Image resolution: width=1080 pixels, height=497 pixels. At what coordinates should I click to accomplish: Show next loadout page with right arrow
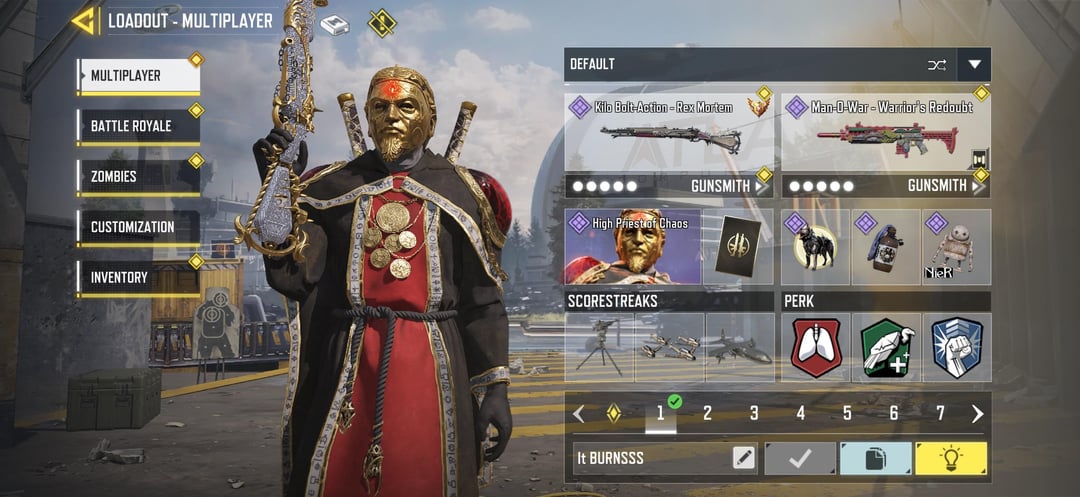point(977,413)
